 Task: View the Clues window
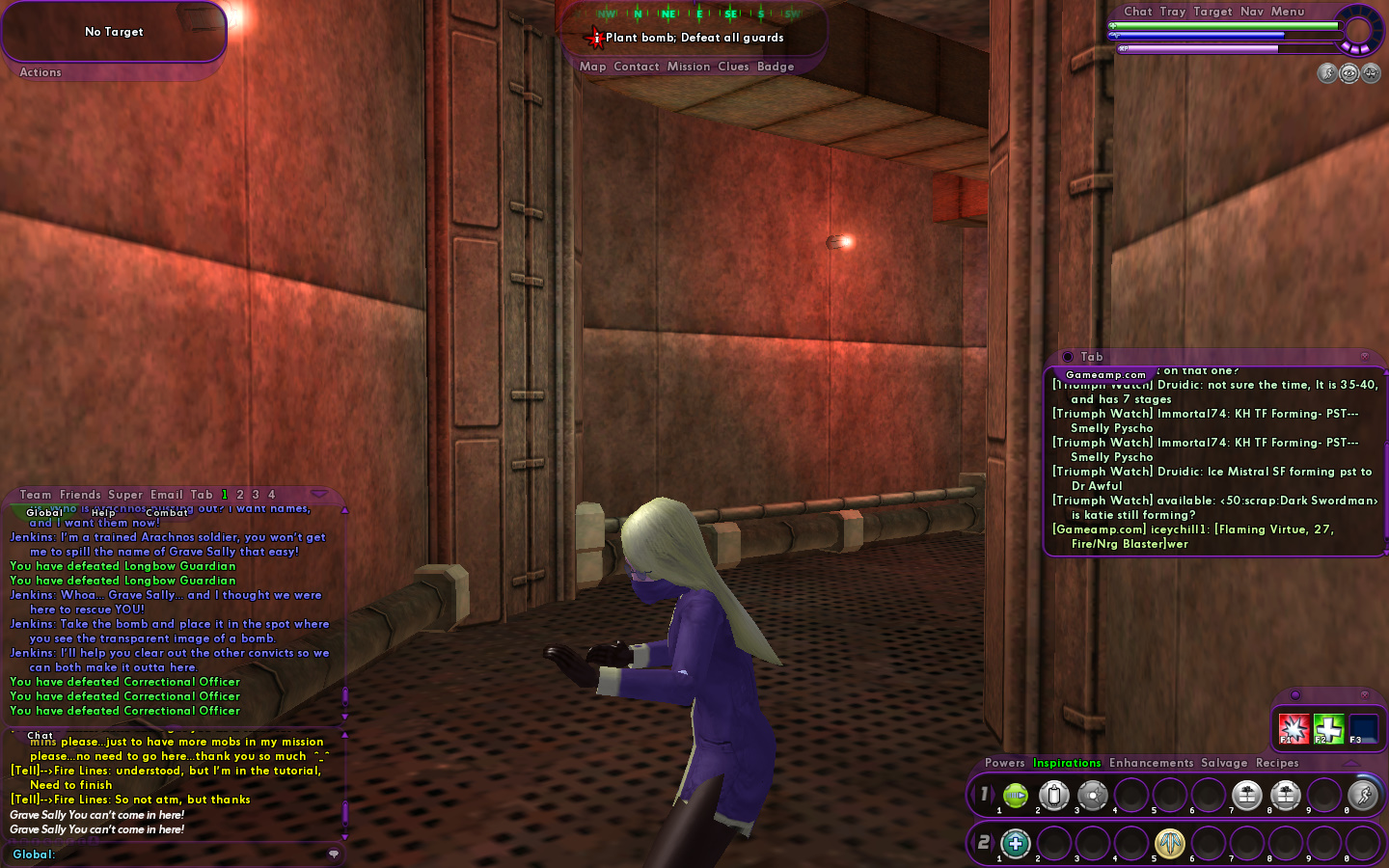732,67
